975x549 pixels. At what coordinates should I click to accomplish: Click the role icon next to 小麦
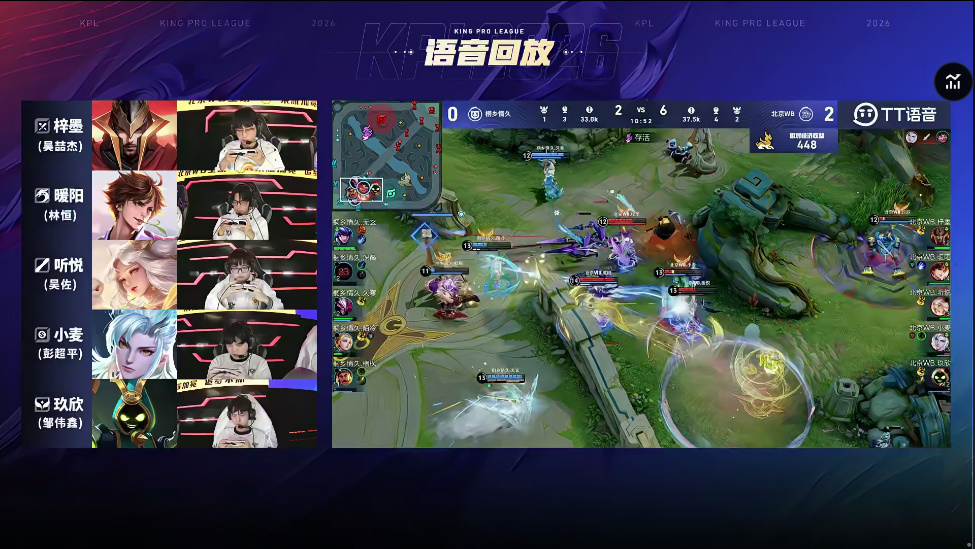(42, 335)
